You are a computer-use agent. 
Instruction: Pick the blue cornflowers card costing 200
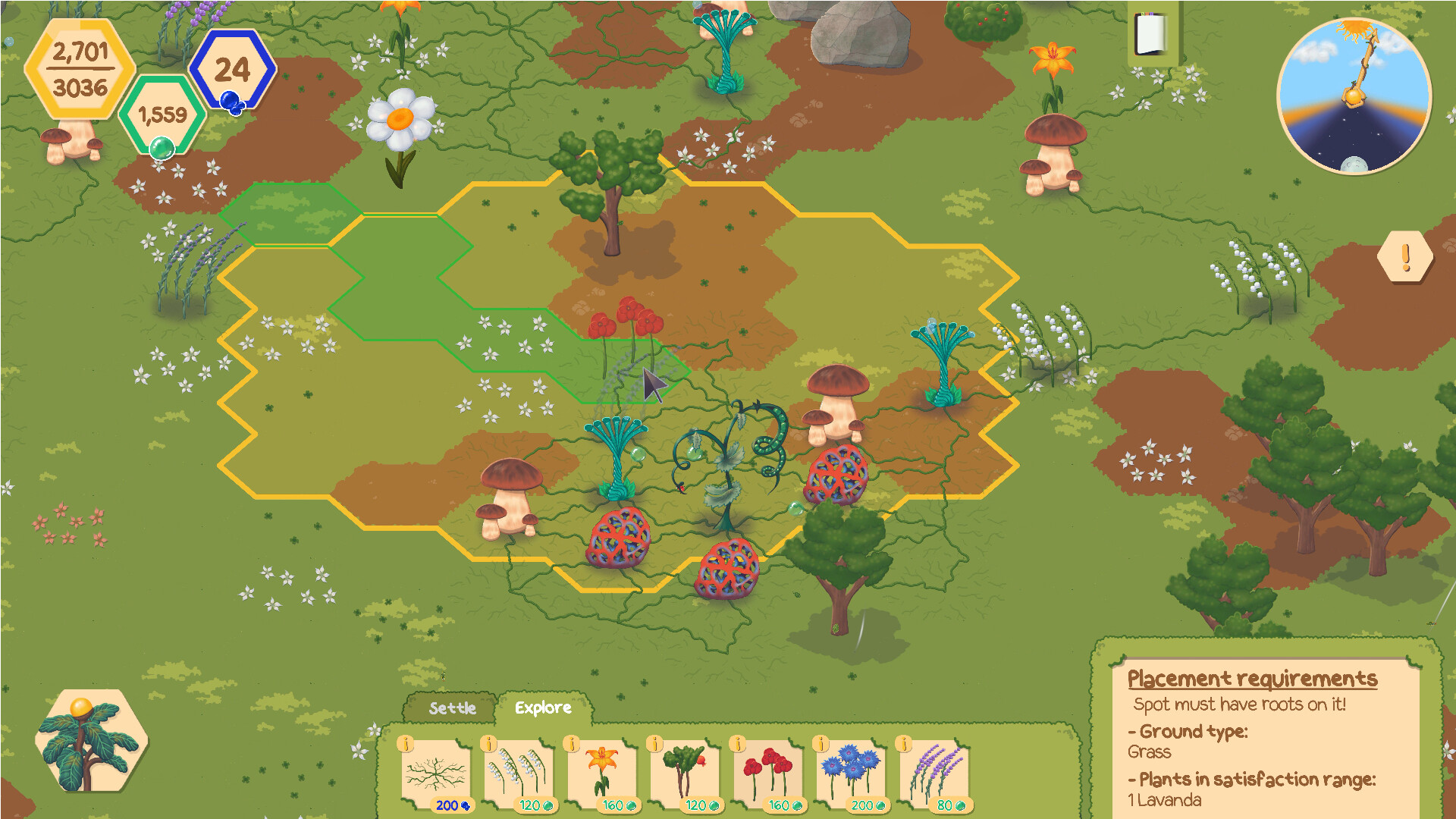point(851,773)
